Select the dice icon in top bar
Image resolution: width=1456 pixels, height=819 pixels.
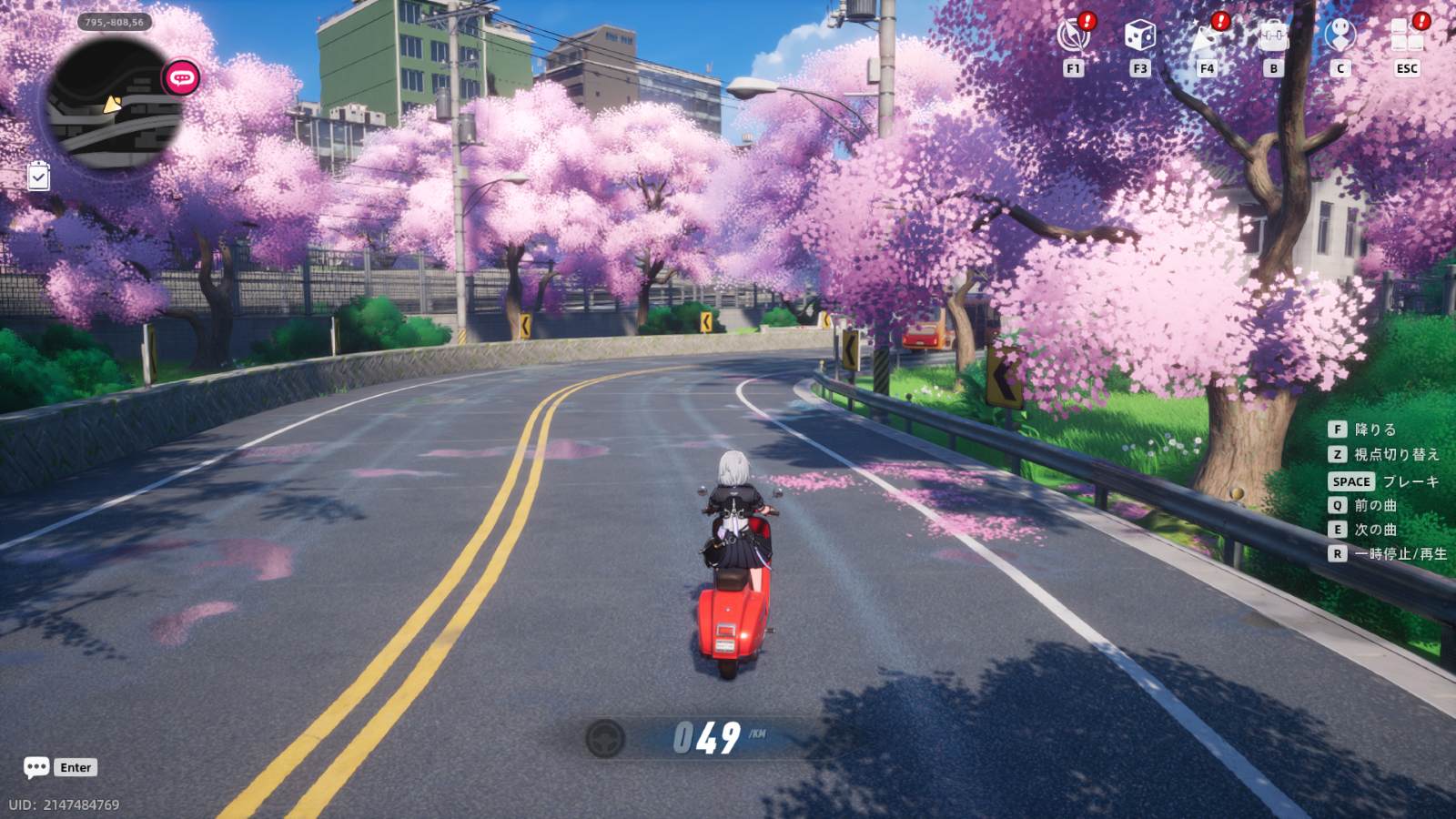click(1139, 36)
